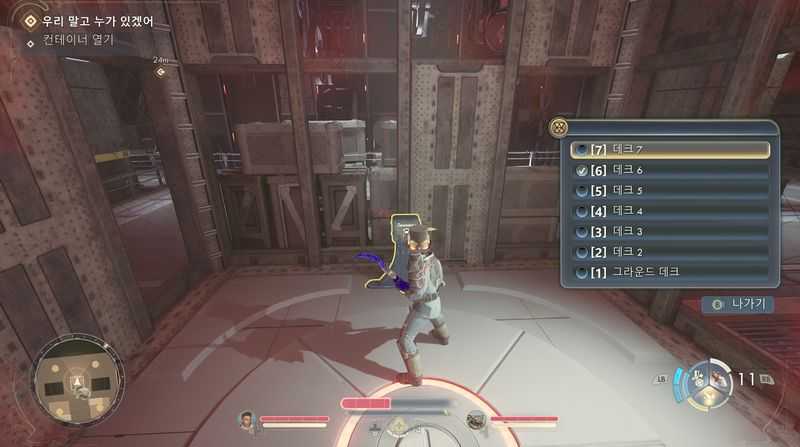Choose the checked 데크 6 entry
The width and height of the screenshot is (800, 447).
pyautogui.click(x=670, y=170)
